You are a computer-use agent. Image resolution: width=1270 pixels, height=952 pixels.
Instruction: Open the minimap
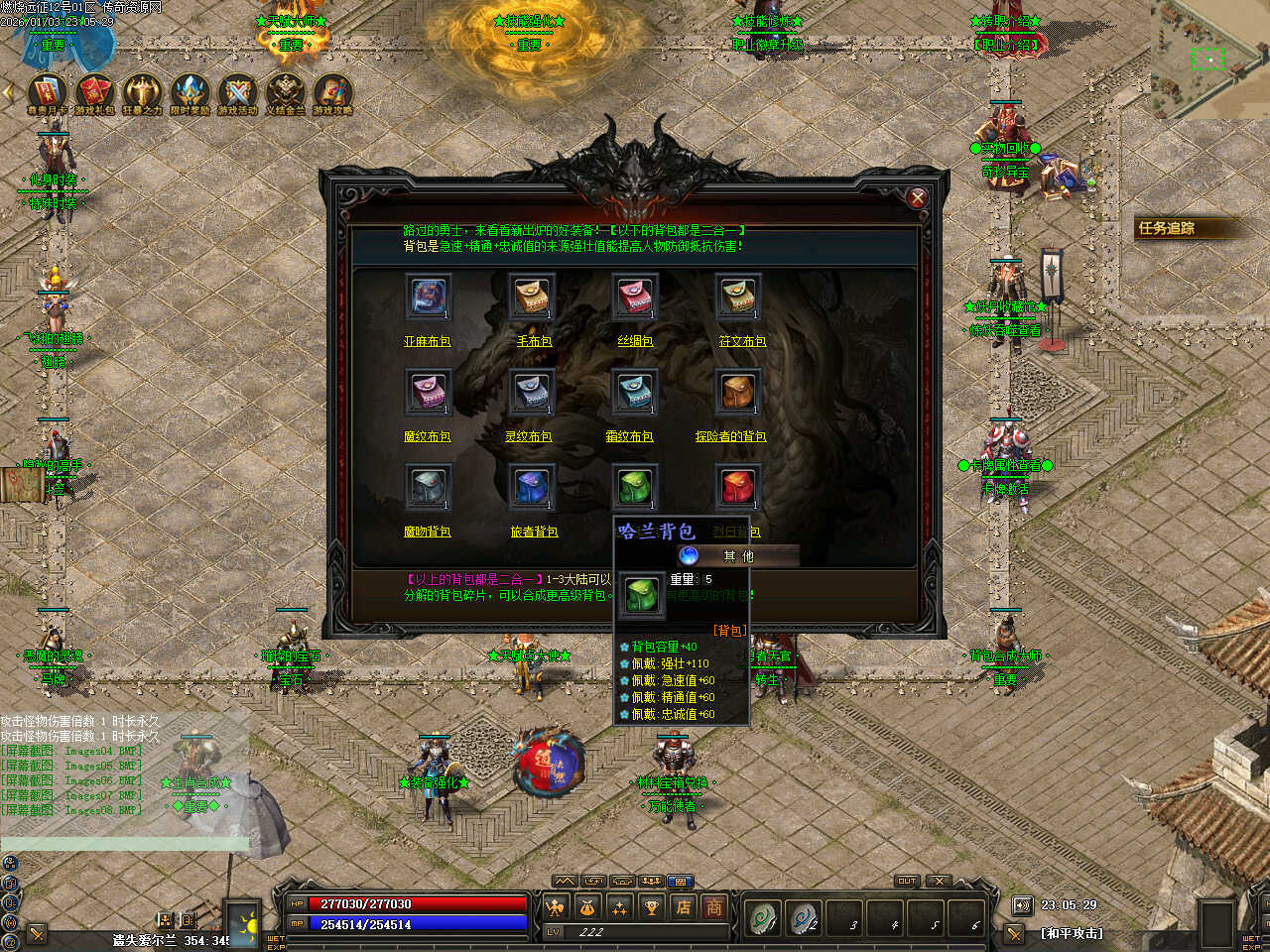1209,58
